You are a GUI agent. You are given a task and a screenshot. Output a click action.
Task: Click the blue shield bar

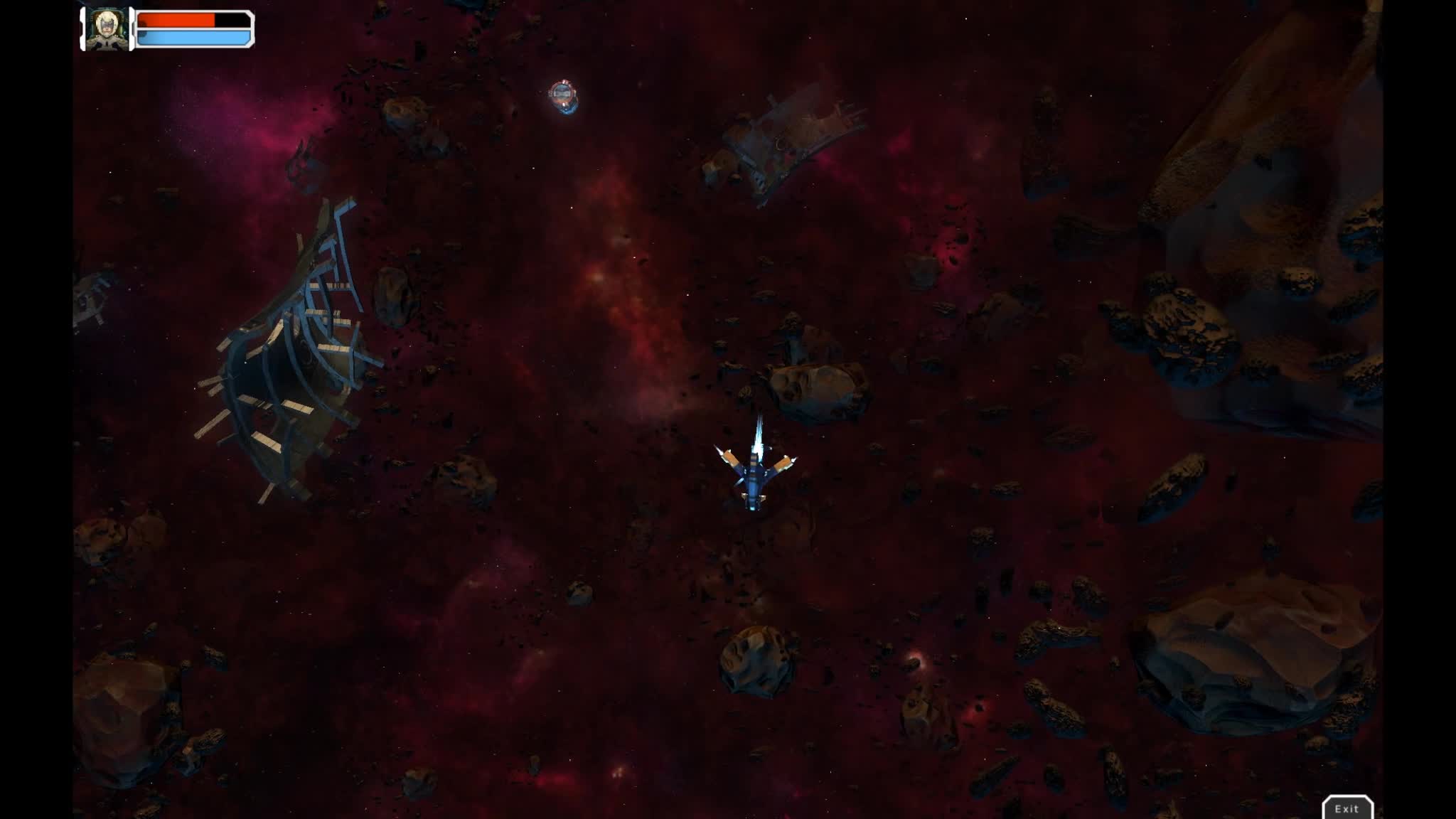(x=192, y=39)
